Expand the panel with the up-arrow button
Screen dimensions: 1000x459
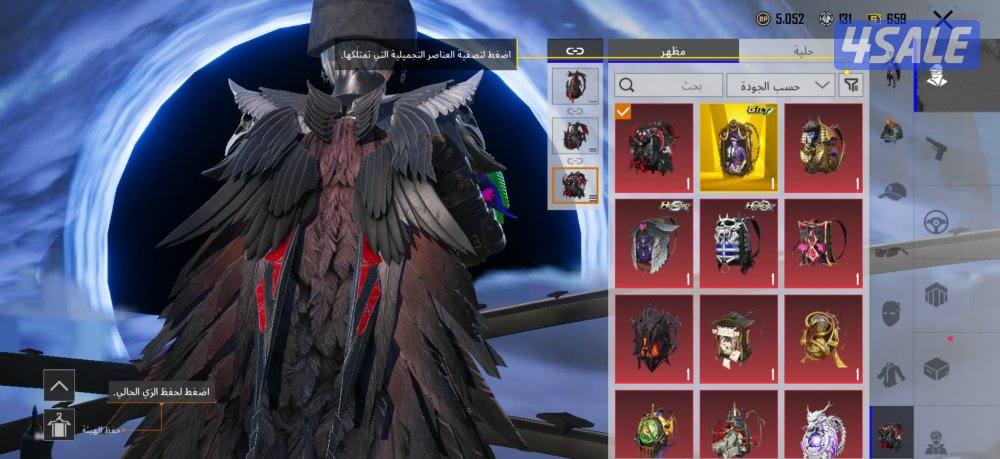click(59, 385)
